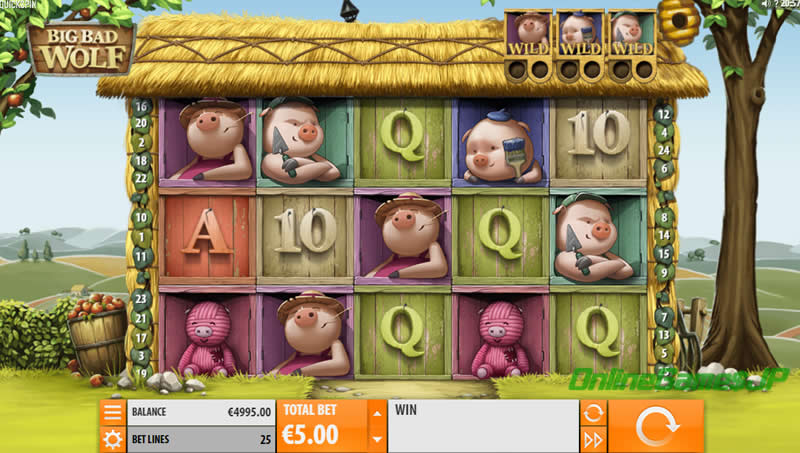Increase the total bet with the up arrow
800x453 pixels.
(x=377, y=413)
